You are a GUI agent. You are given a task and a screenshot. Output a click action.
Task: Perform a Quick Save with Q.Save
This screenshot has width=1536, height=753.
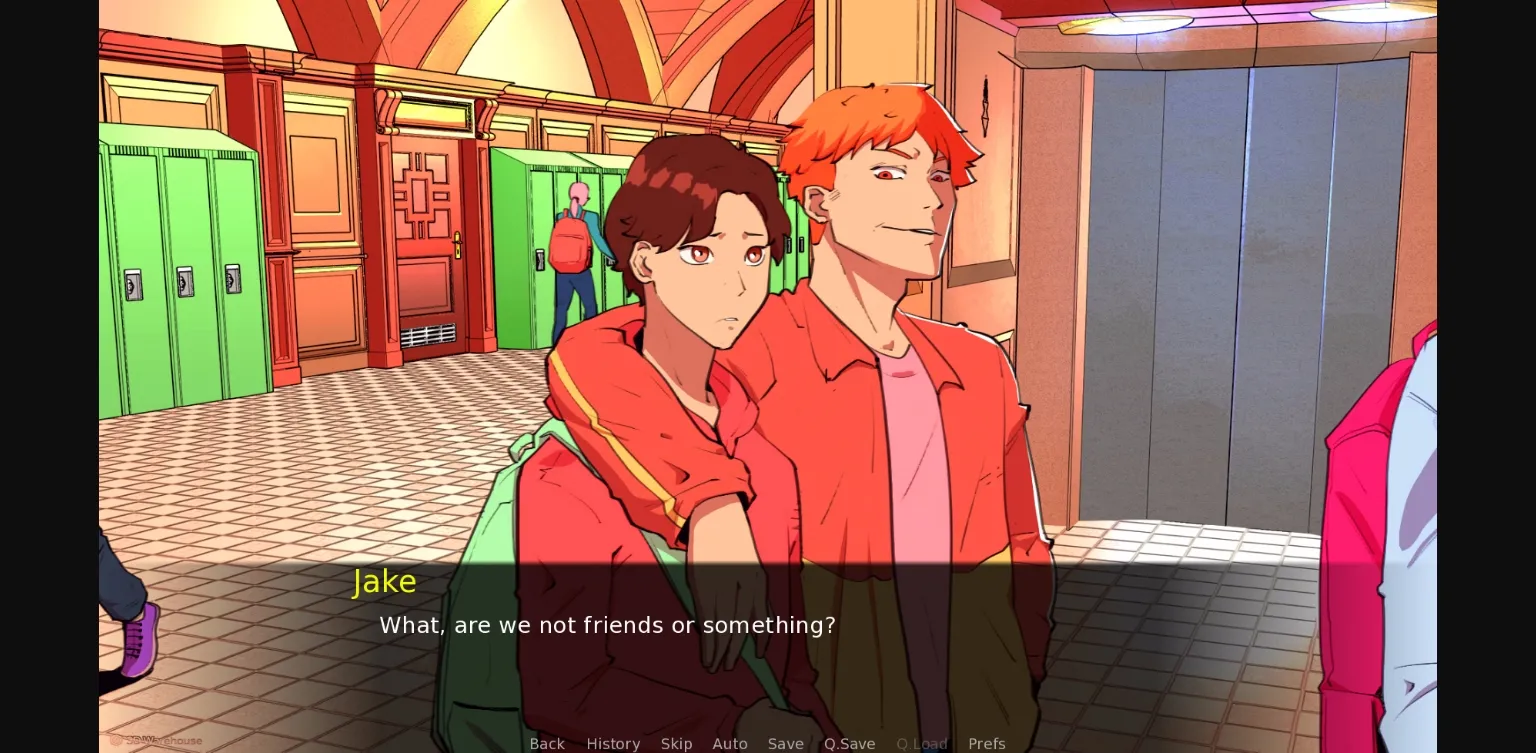[849, 744]
